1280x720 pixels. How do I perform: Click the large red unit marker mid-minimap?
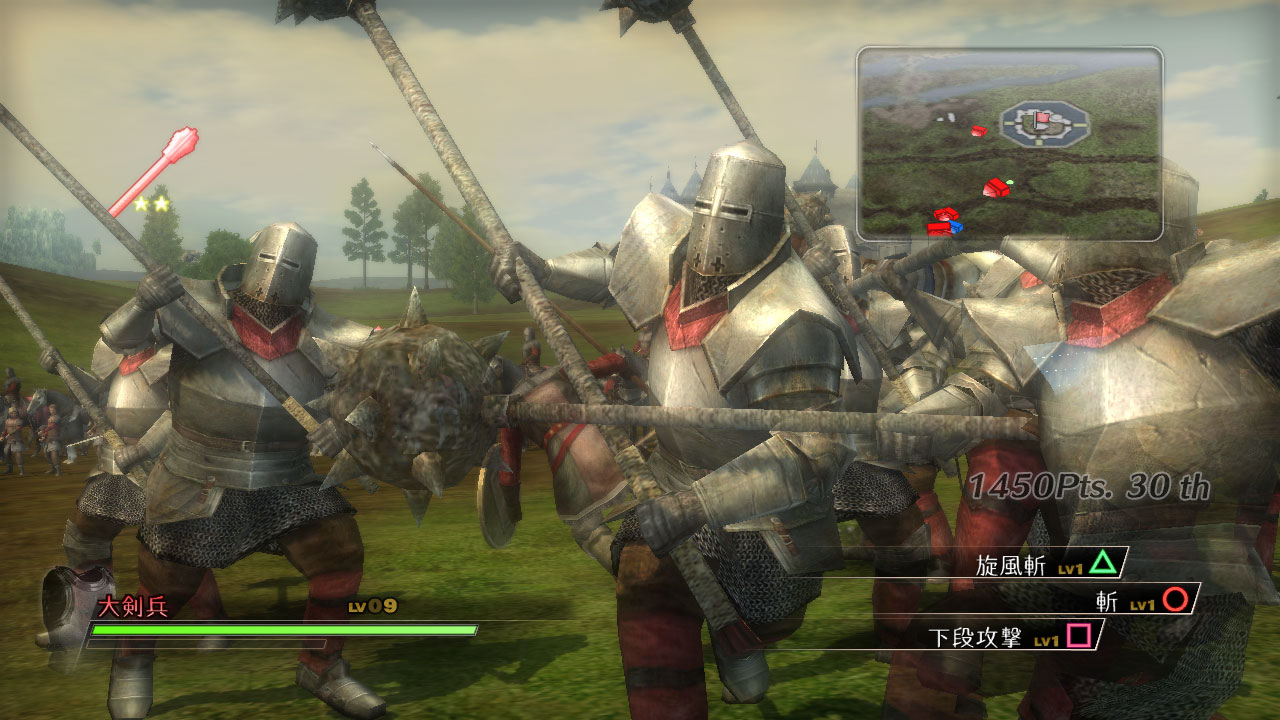point(997,187)
